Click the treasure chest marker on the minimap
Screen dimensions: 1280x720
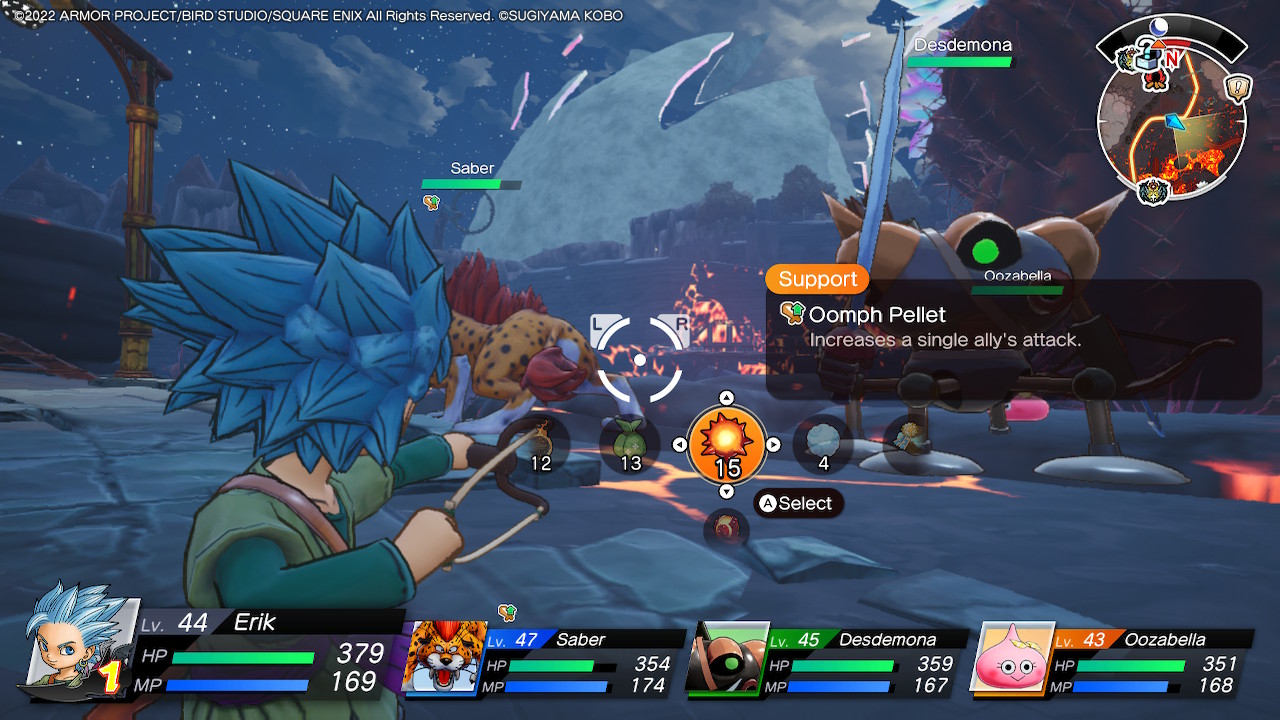[x=1144, y=58]
